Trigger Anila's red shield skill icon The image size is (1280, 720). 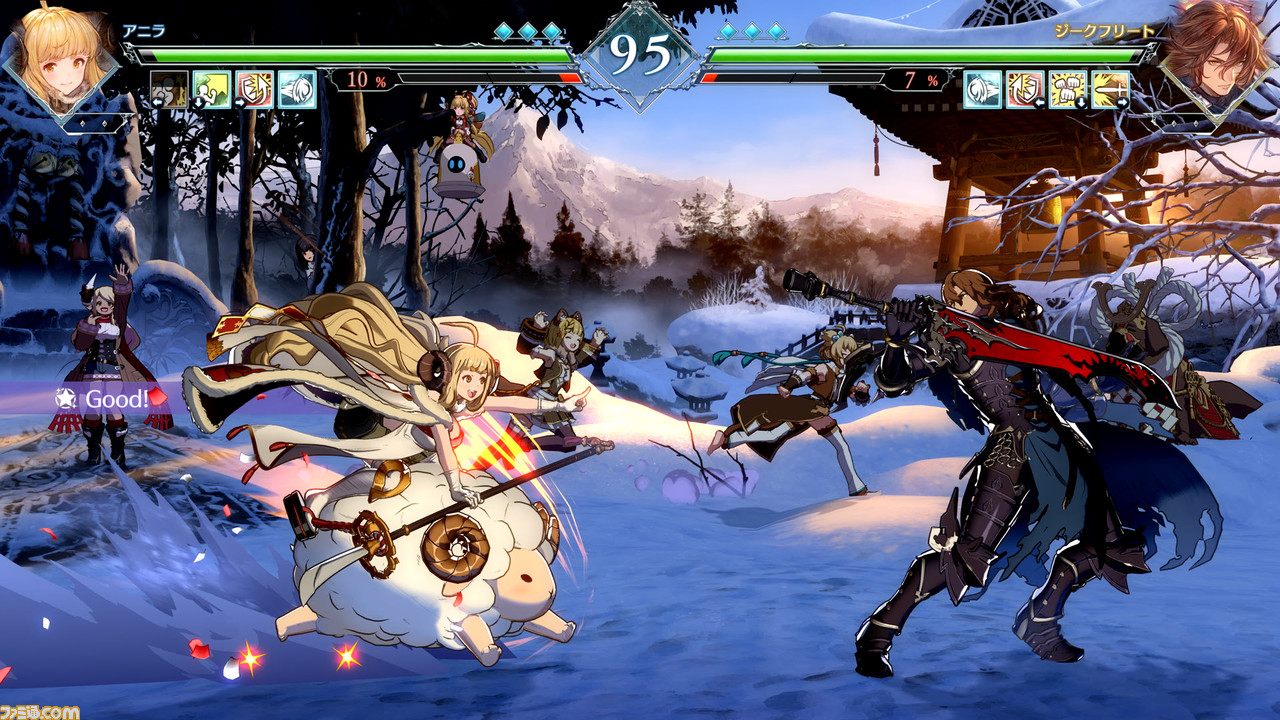[254, 90]
